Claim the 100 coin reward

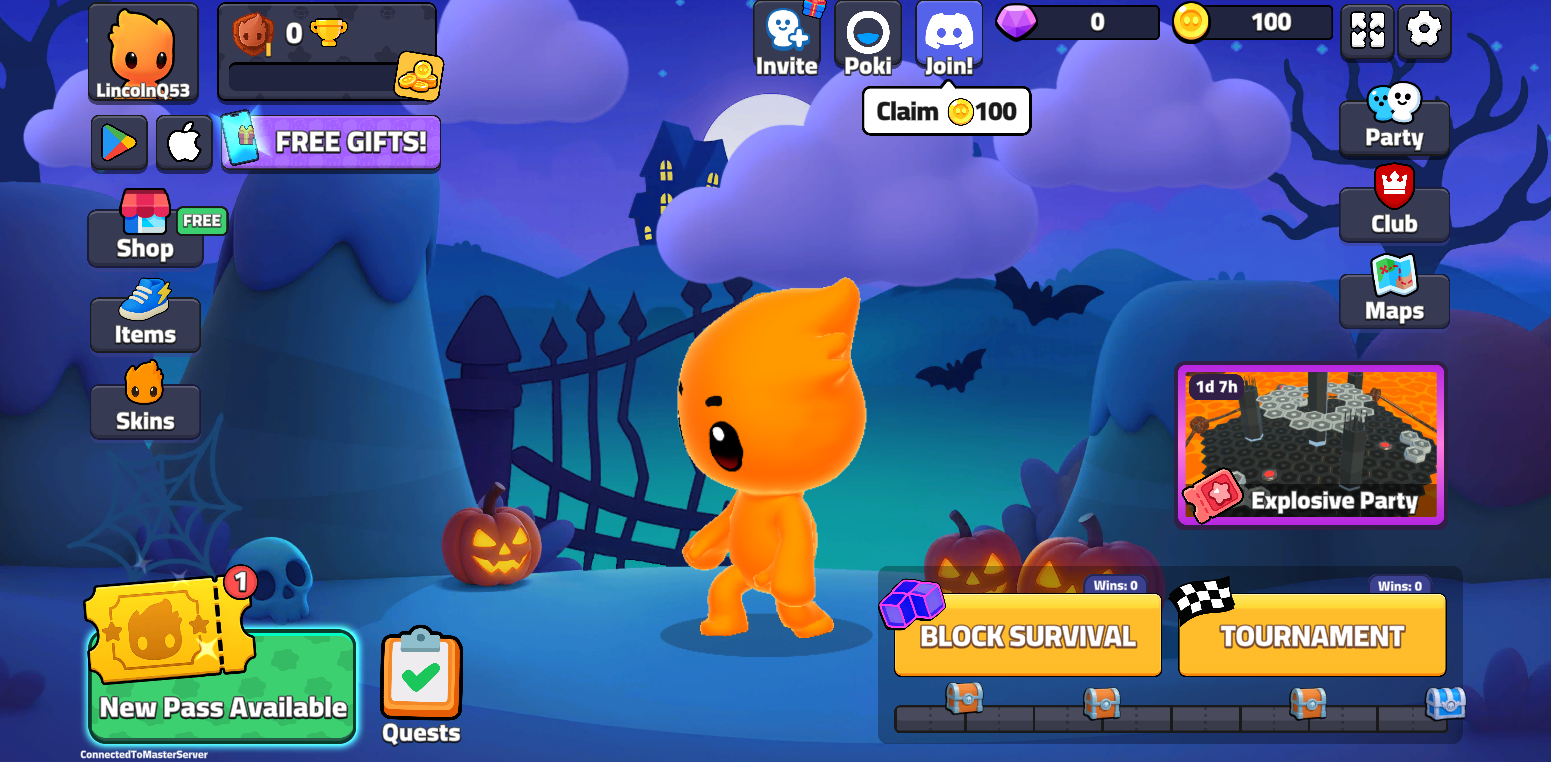(x=945, y=111)
